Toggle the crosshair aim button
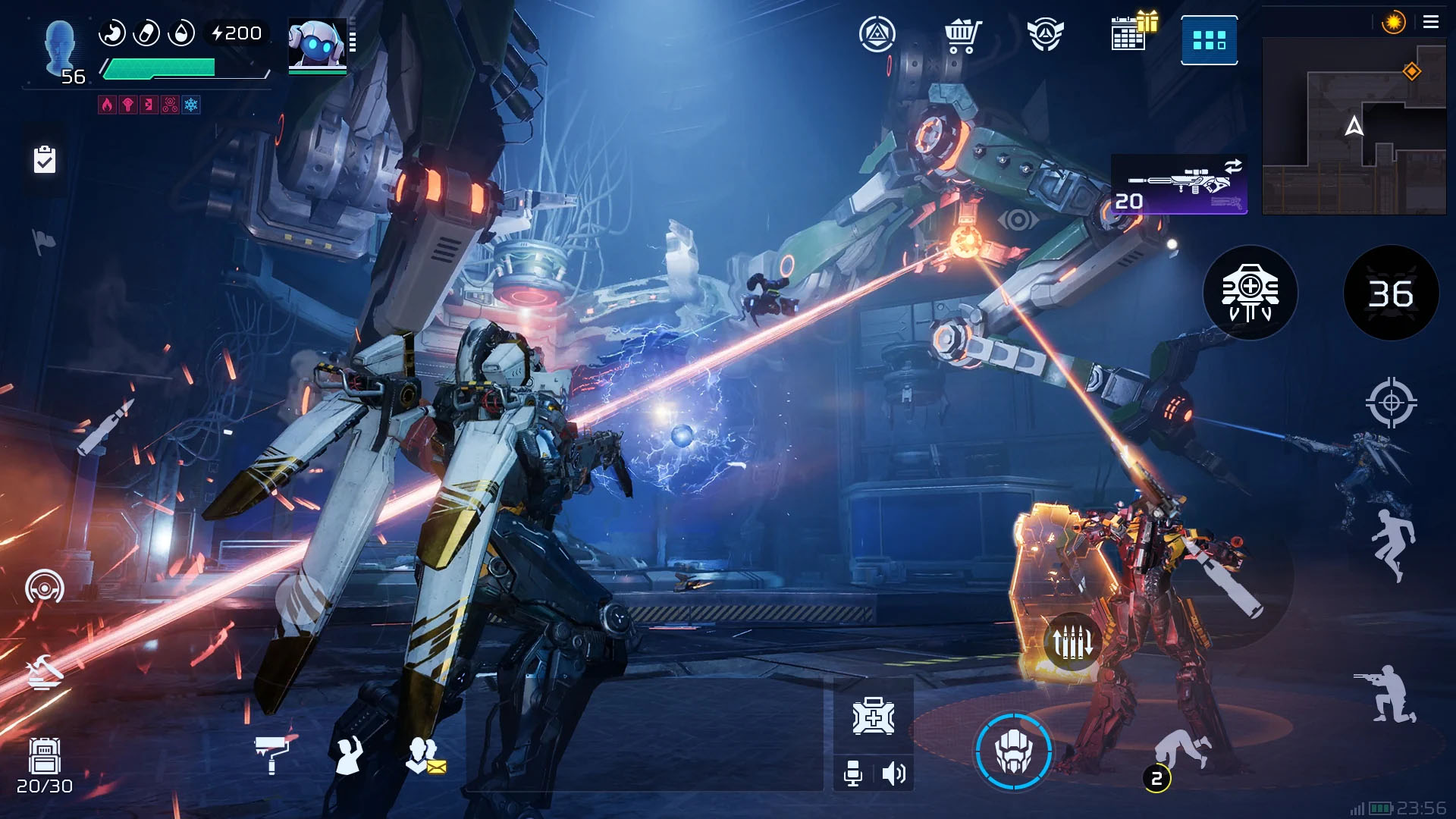This screenshot has height=819, width=1456. click(x=1391, y=403)
